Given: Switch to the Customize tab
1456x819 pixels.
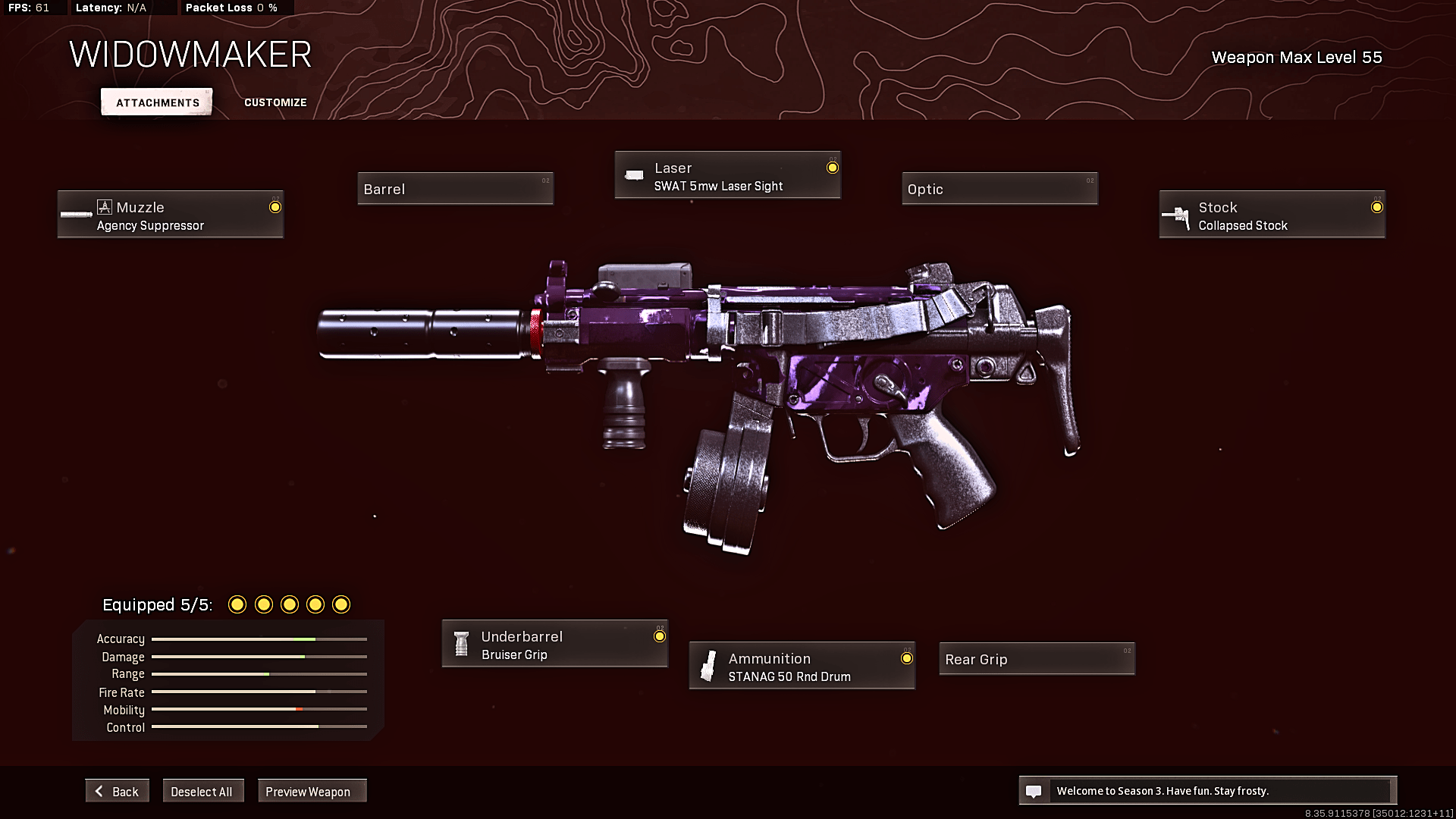Looking at the screenshot, I should 275,102.
